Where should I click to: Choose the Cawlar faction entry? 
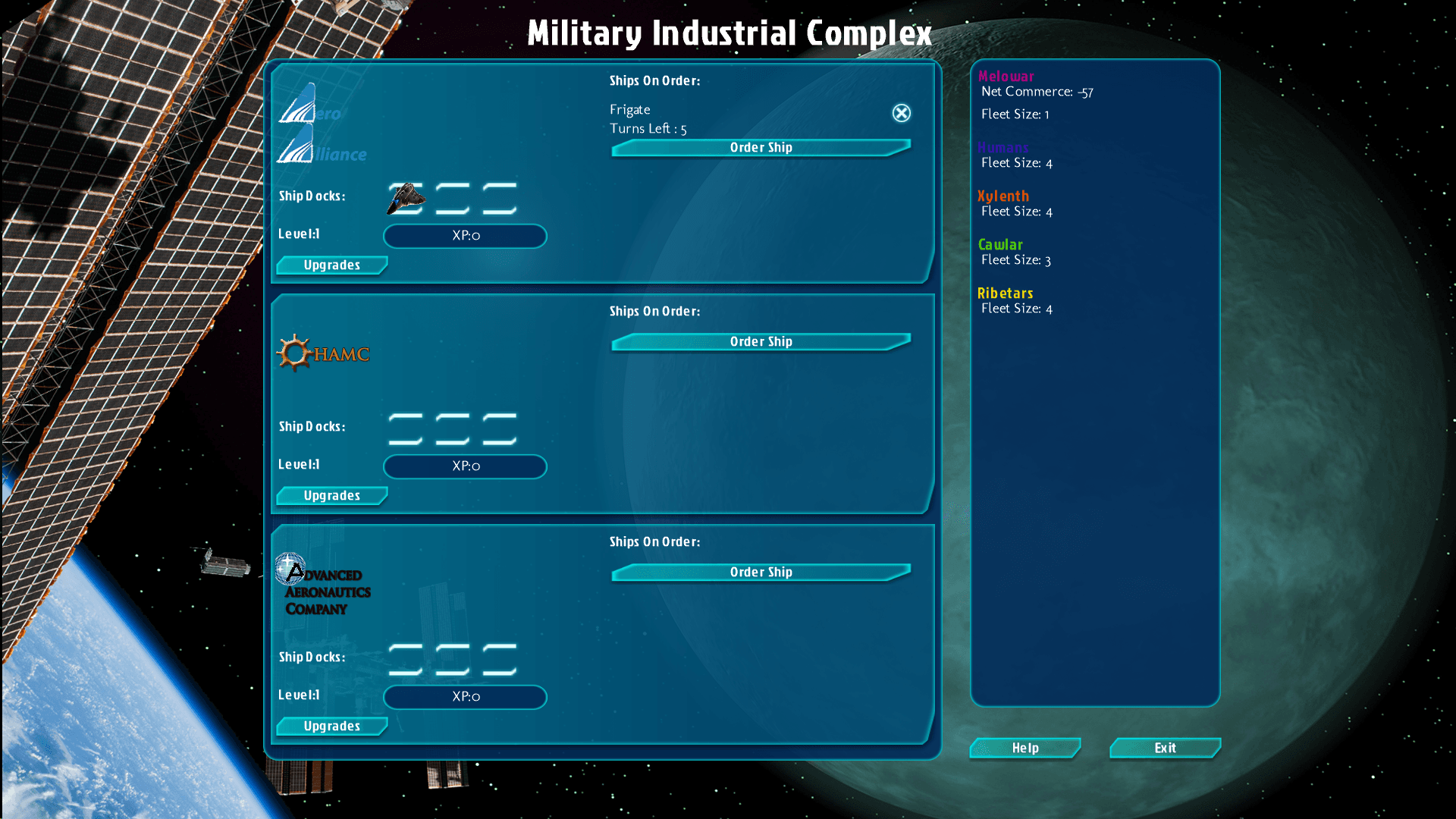pyautogui.click(x=999, y=245)
